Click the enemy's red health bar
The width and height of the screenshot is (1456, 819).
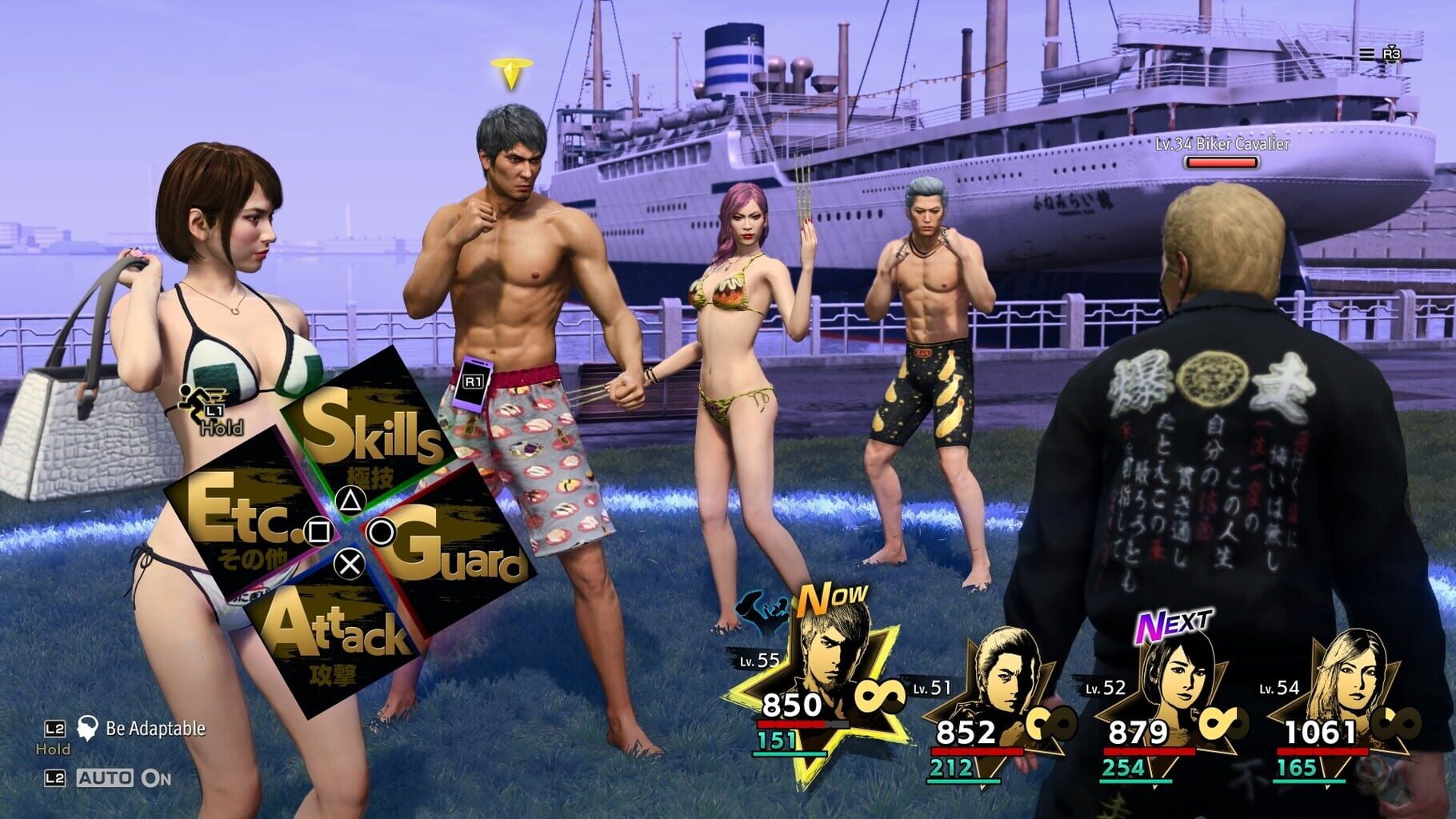(x=1222, y=162)
